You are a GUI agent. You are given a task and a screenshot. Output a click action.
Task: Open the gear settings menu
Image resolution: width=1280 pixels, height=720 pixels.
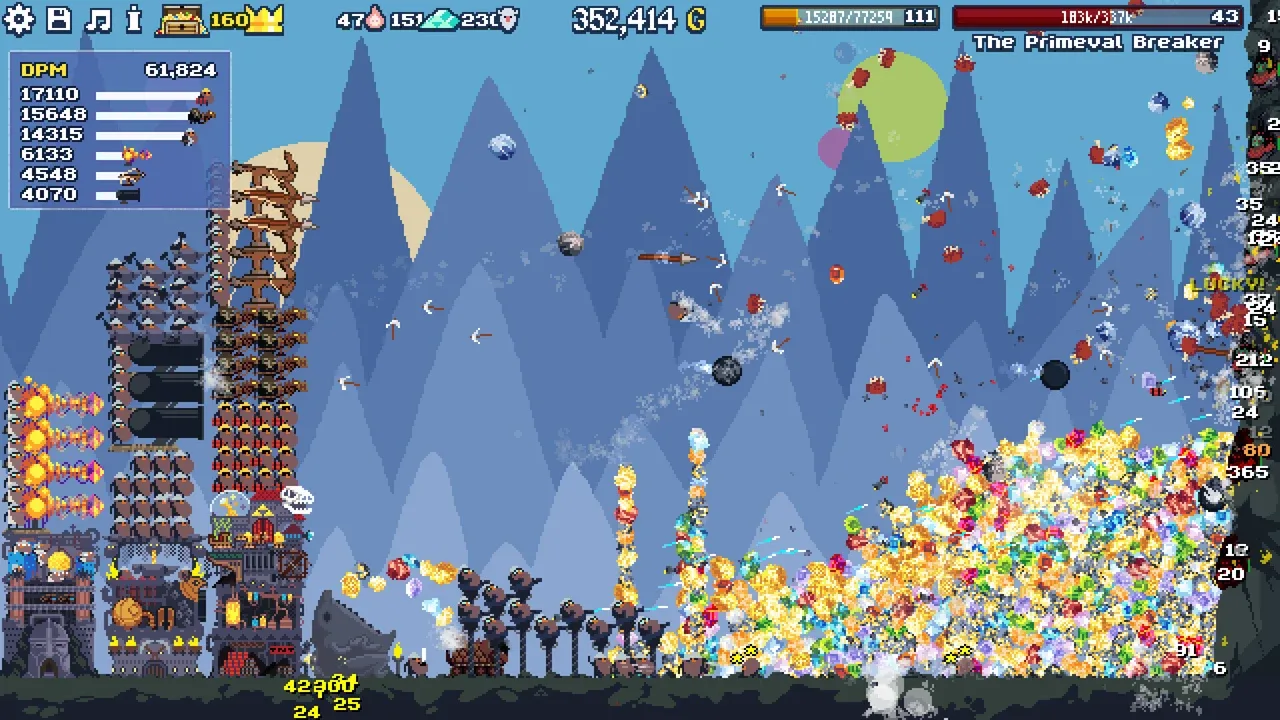point(19,19)
